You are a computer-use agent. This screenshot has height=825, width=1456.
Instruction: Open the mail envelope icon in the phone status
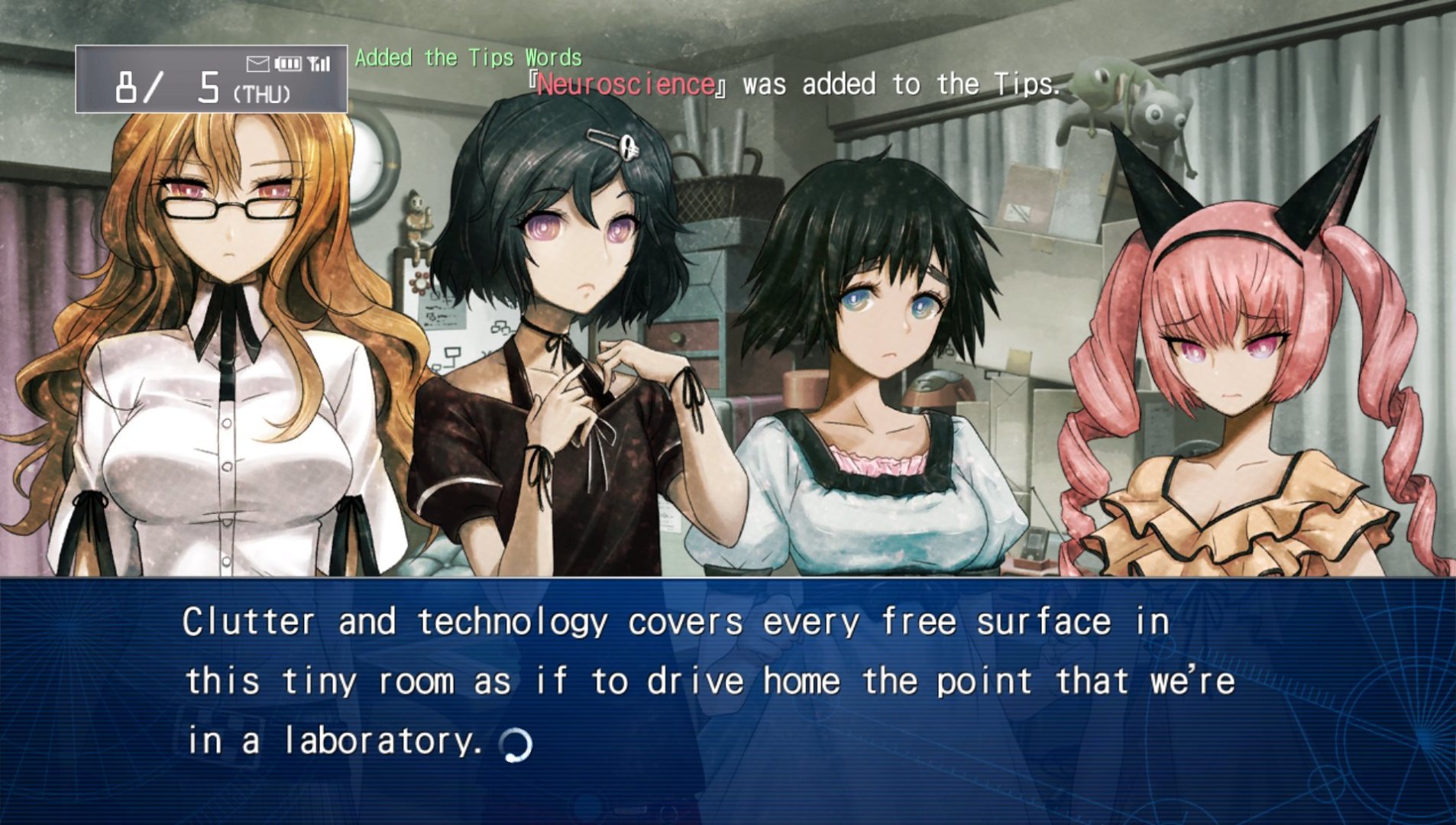258,64
